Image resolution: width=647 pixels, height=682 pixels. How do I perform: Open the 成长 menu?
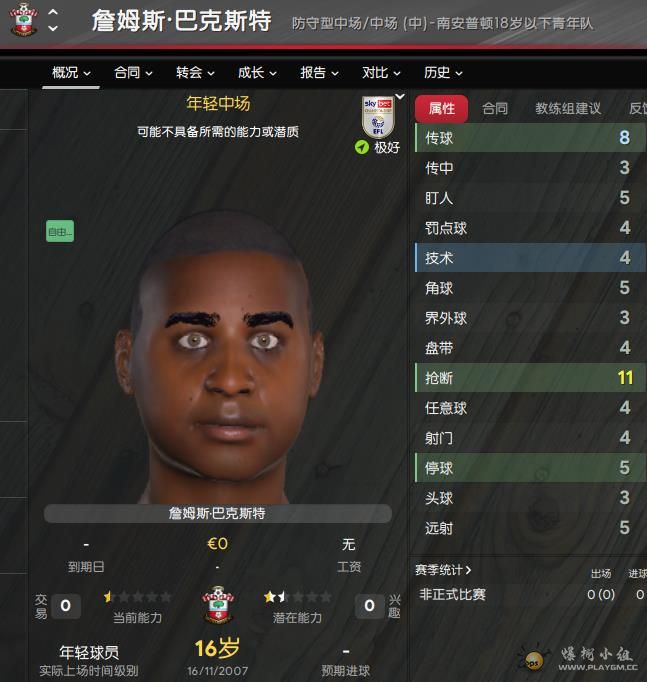[257, 73]
